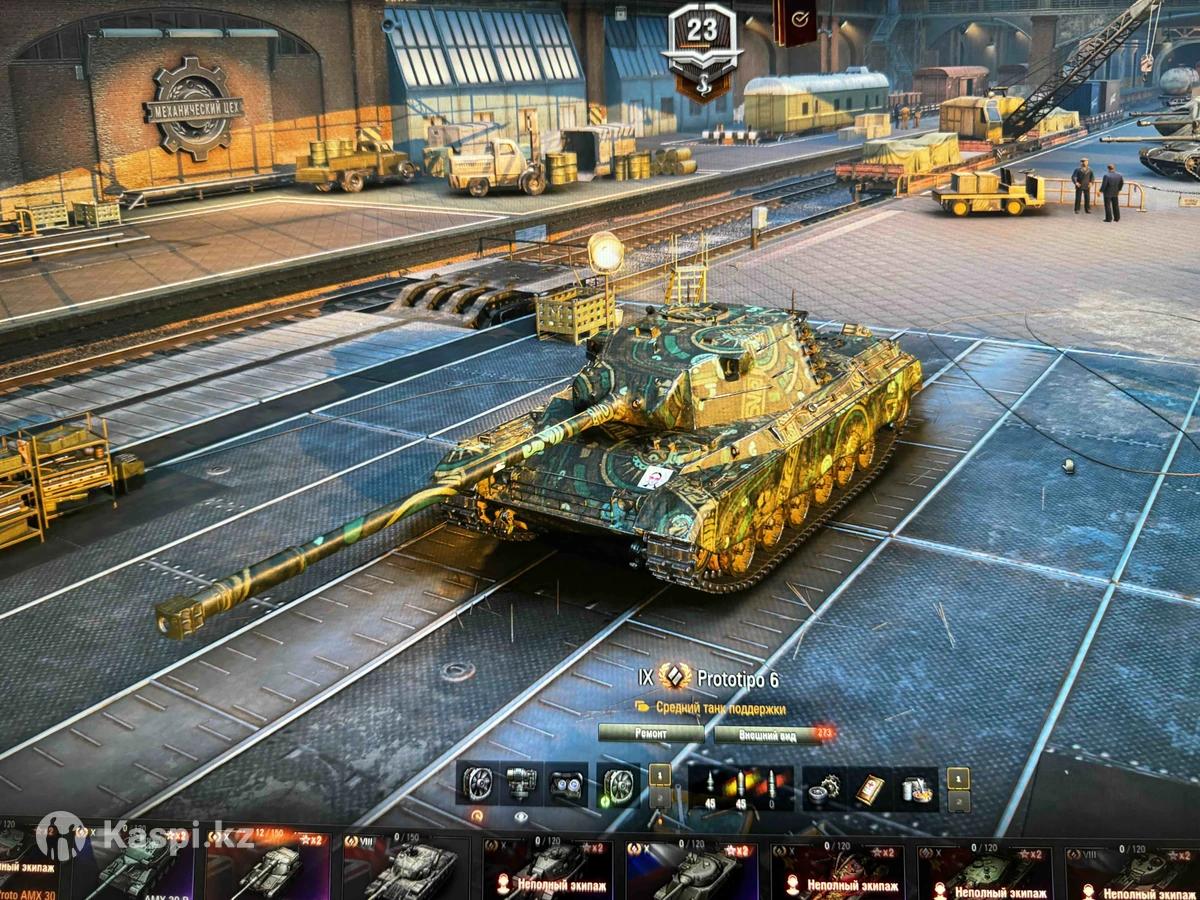Image resolution: width=1200 pixels, height=900 pixels.
Task: Open the missions banner with checkmark
Action: pyautogui.click(x=796, y=22)
